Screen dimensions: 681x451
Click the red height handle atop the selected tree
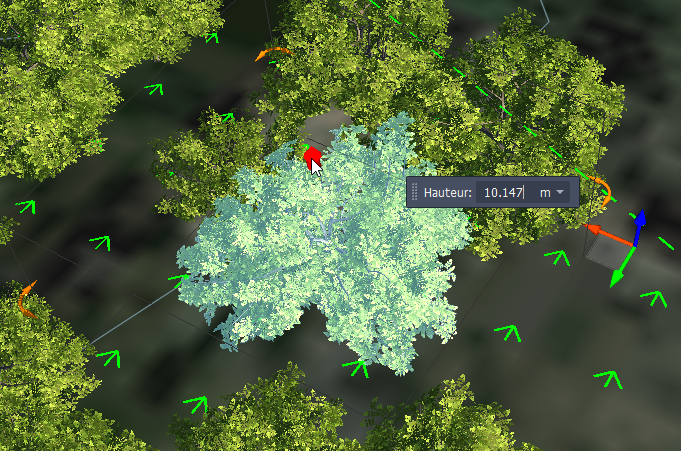pos(310,156)
